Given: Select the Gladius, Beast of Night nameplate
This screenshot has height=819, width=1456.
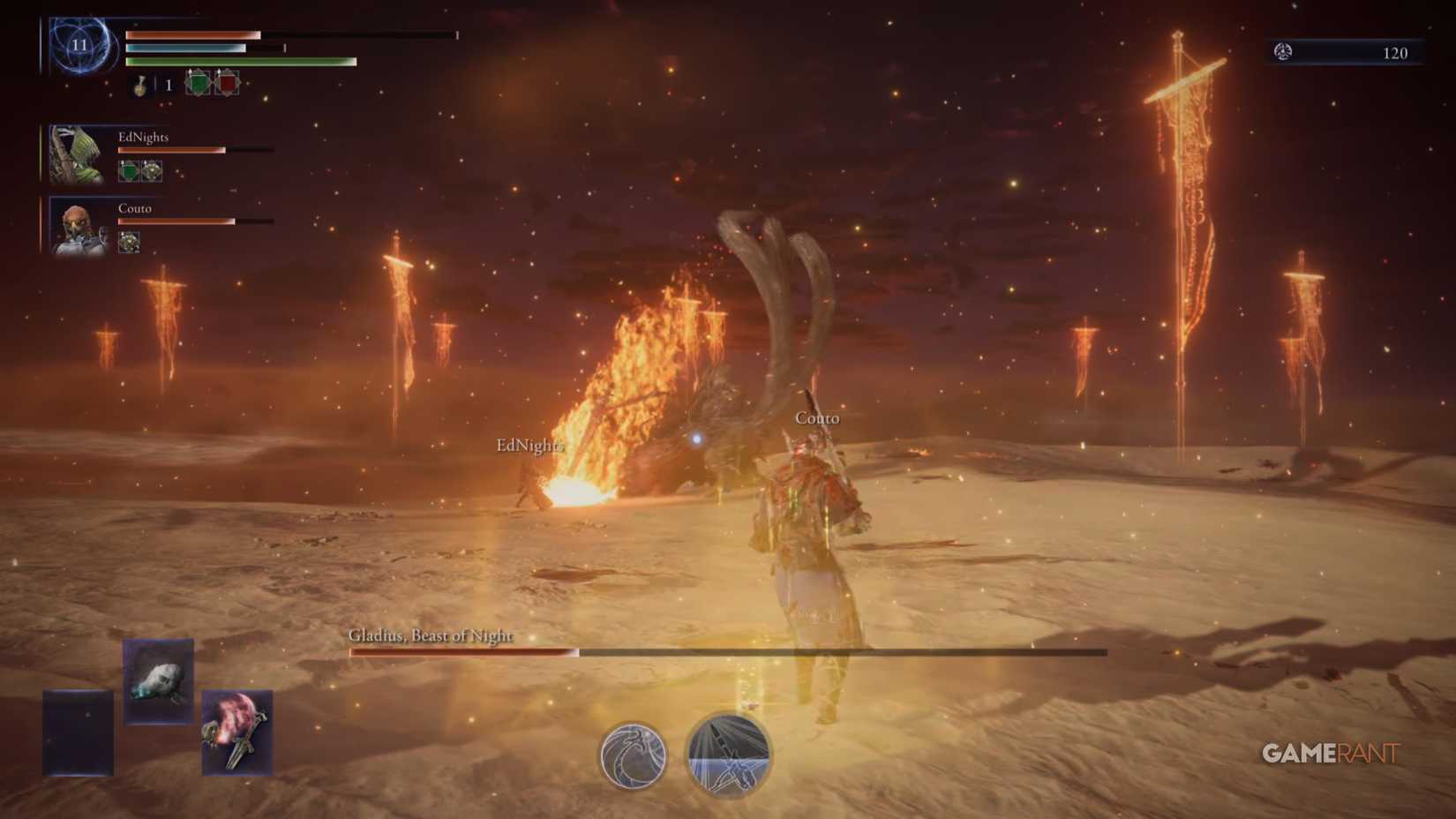Looking at the screenshot, I should click(x=430, y=635).
